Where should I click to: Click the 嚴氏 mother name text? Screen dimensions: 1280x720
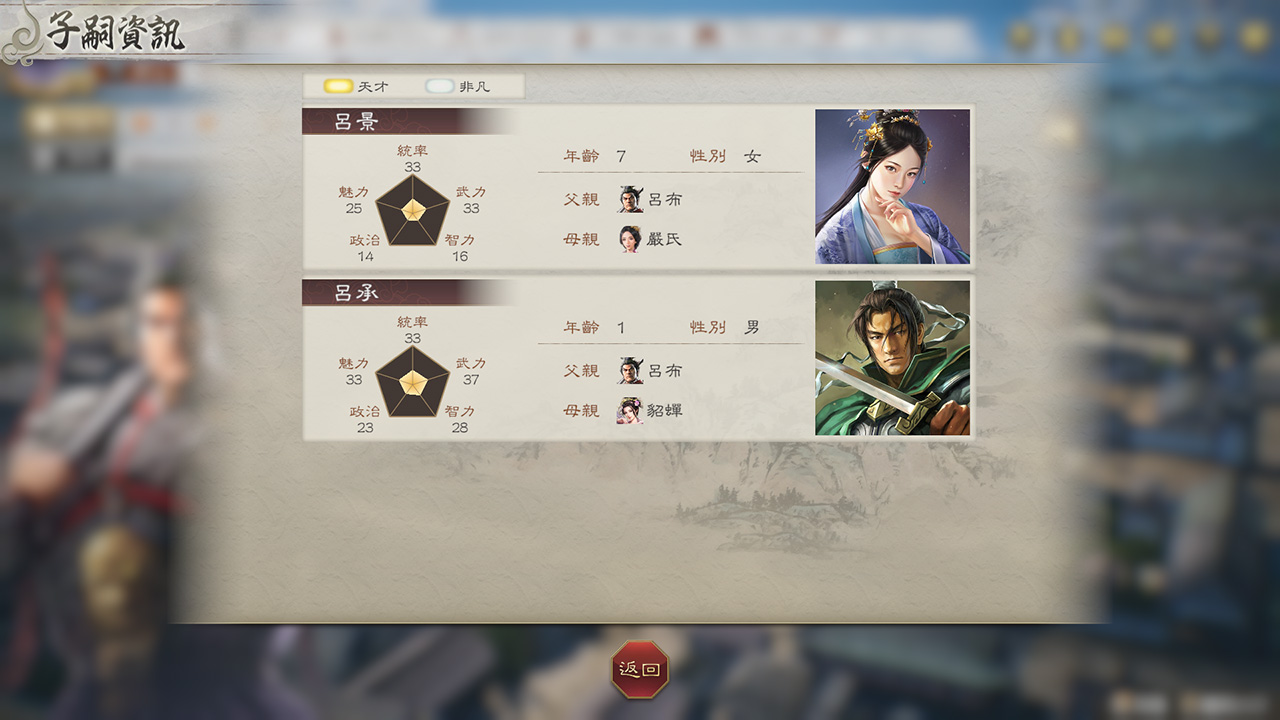tap(663, 240)
